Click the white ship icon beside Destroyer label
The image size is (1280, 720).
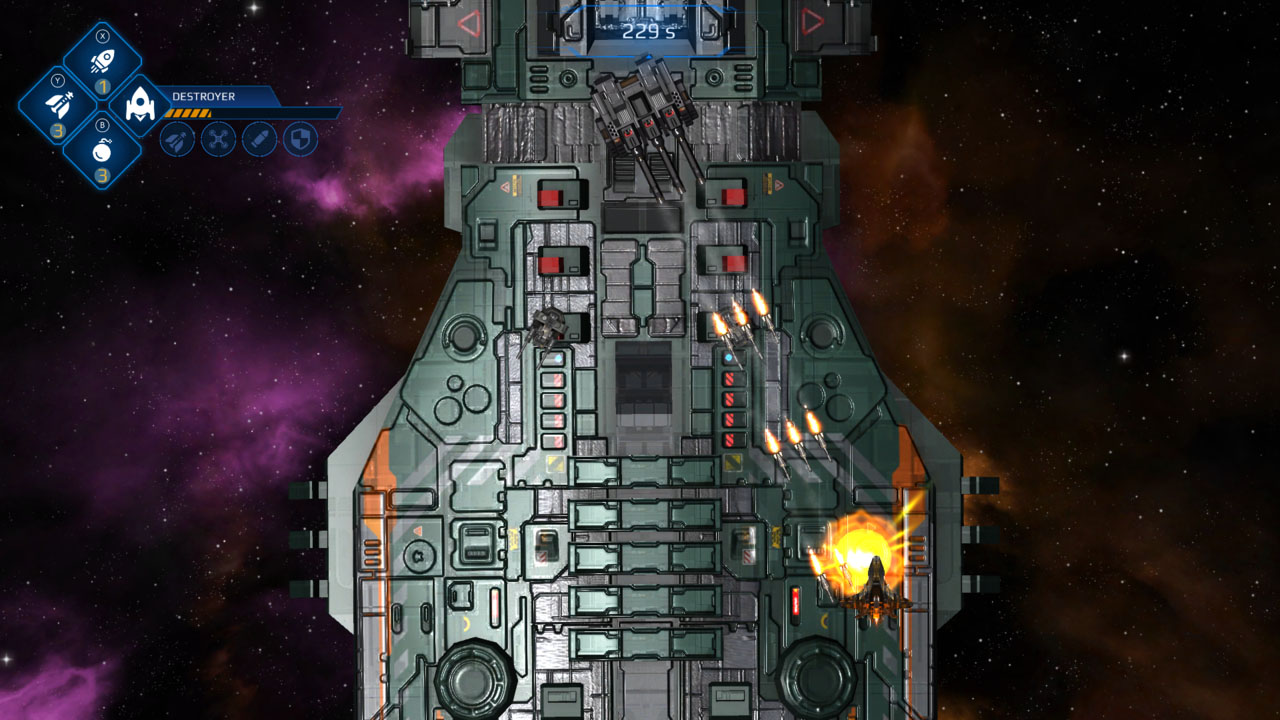140,105
